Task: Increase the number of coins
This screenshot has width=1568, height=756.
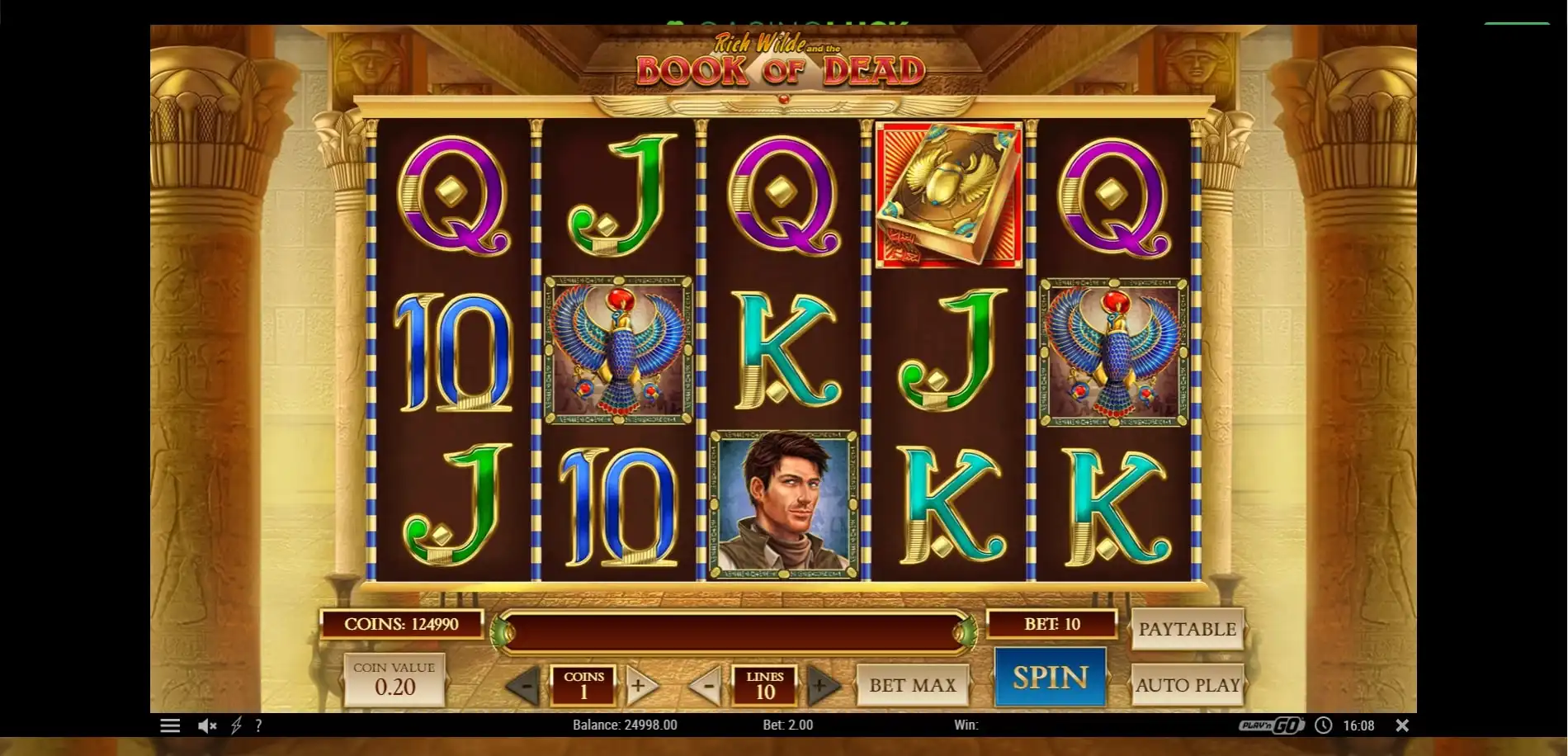Action: (x=640, y=685)
